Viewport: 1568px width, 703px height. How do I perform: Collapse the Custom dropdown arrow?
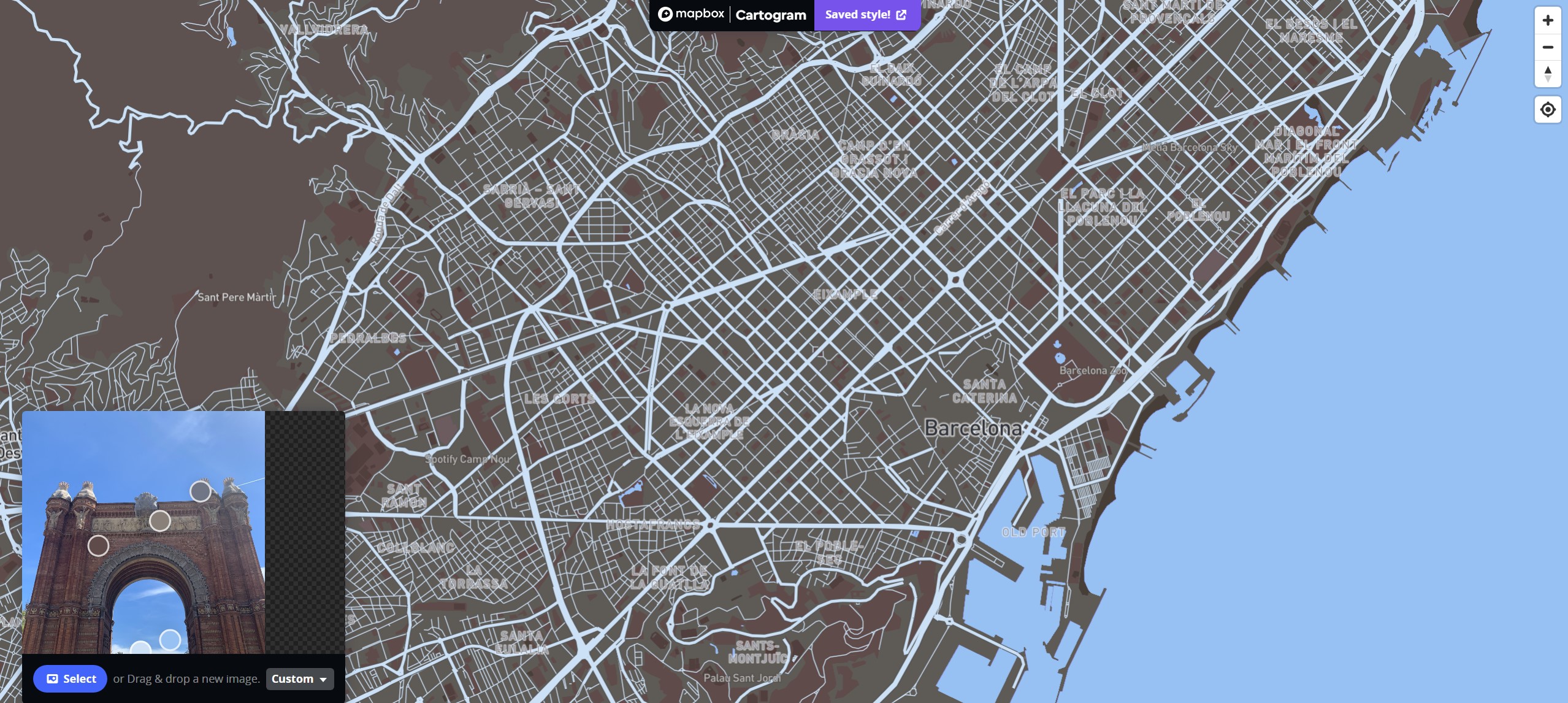(324, 679)
